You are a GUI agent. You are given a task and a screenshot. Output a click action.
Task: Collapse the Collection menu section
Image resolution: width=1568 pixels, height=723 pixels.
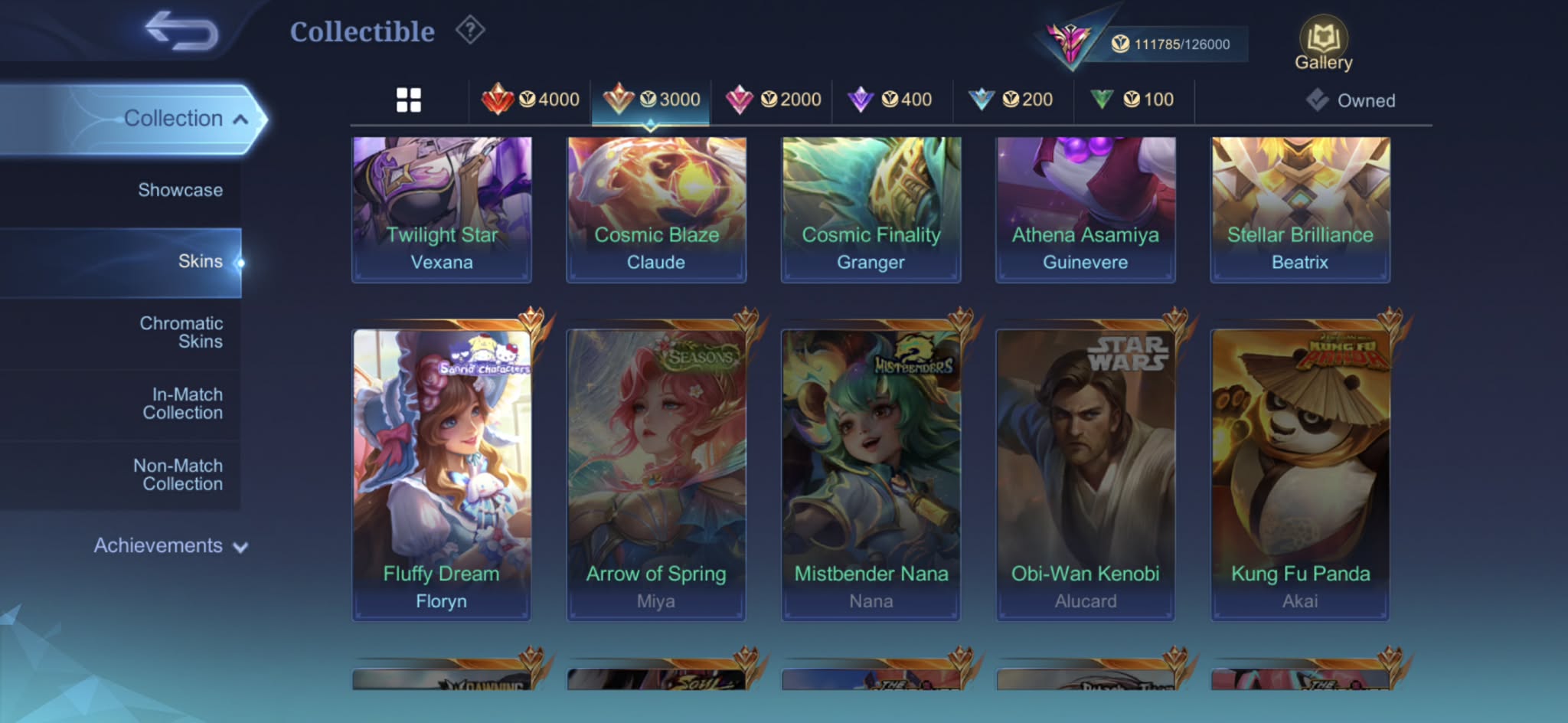(185, 119)
